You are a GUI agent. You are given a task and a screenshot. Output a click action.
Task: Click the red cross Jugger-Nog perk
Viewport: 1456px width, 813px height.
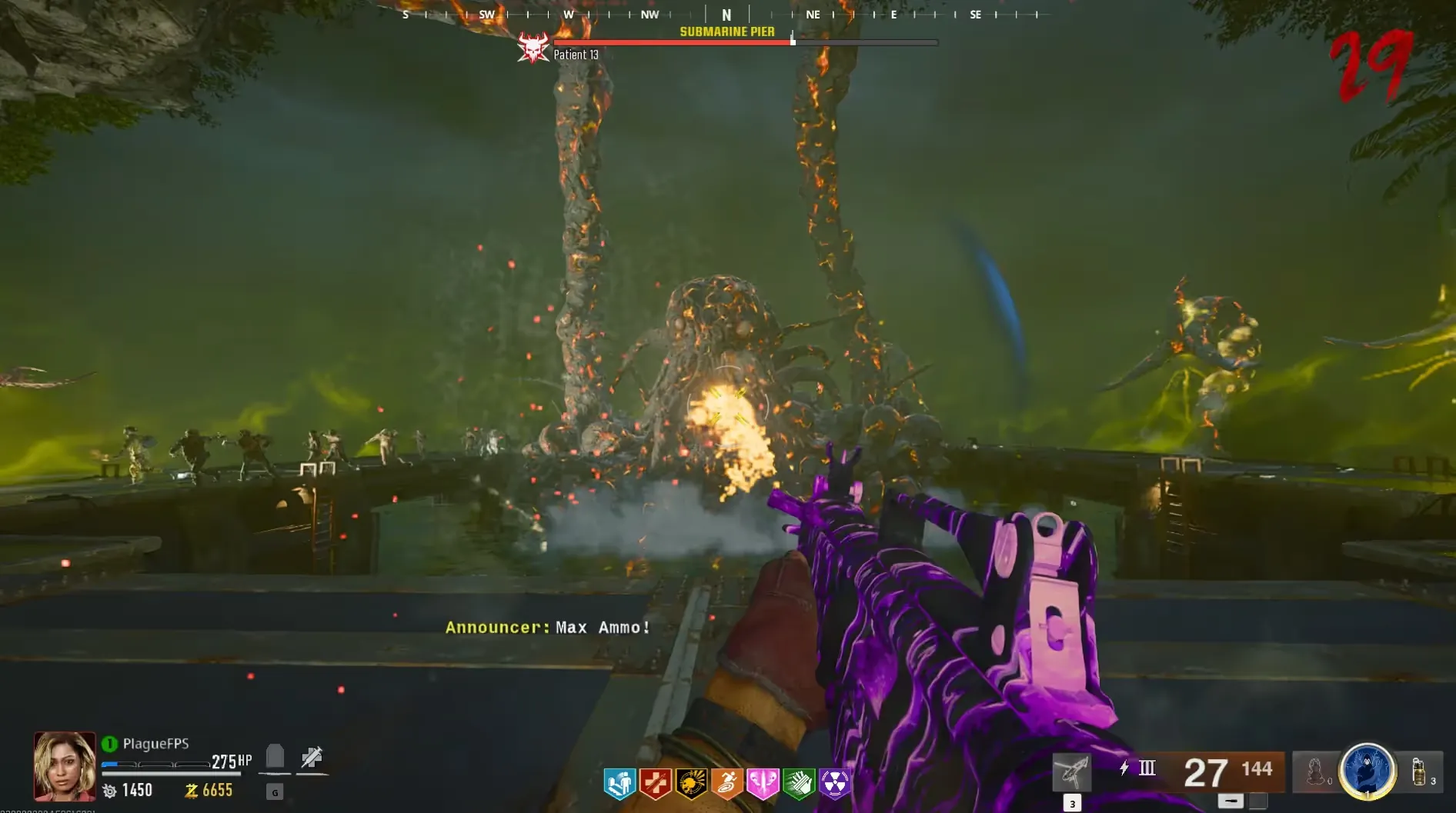(656, 784)
